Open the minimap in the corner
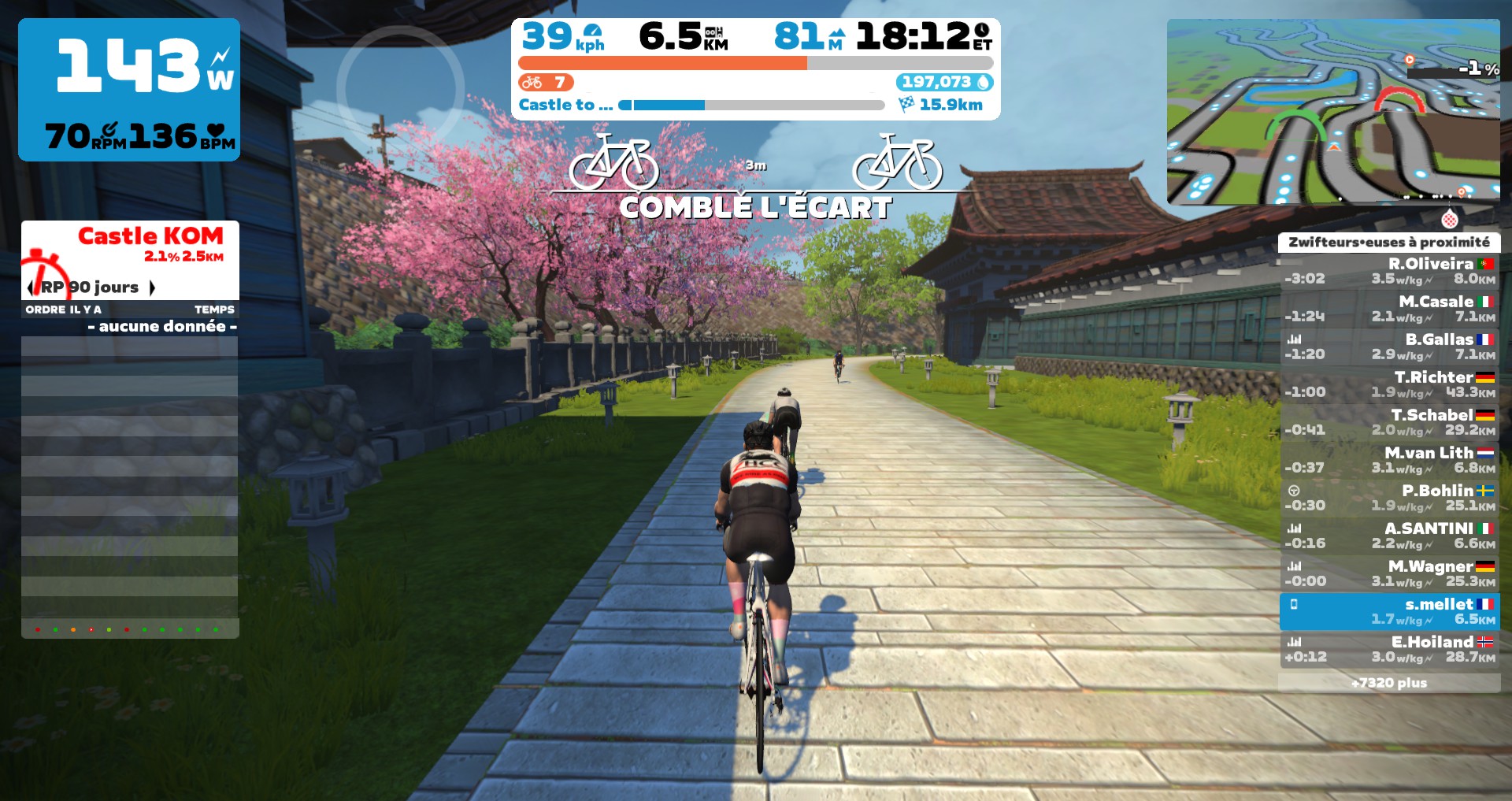This screenshot has height=801, width=1512. click(x=1332, y=111)
